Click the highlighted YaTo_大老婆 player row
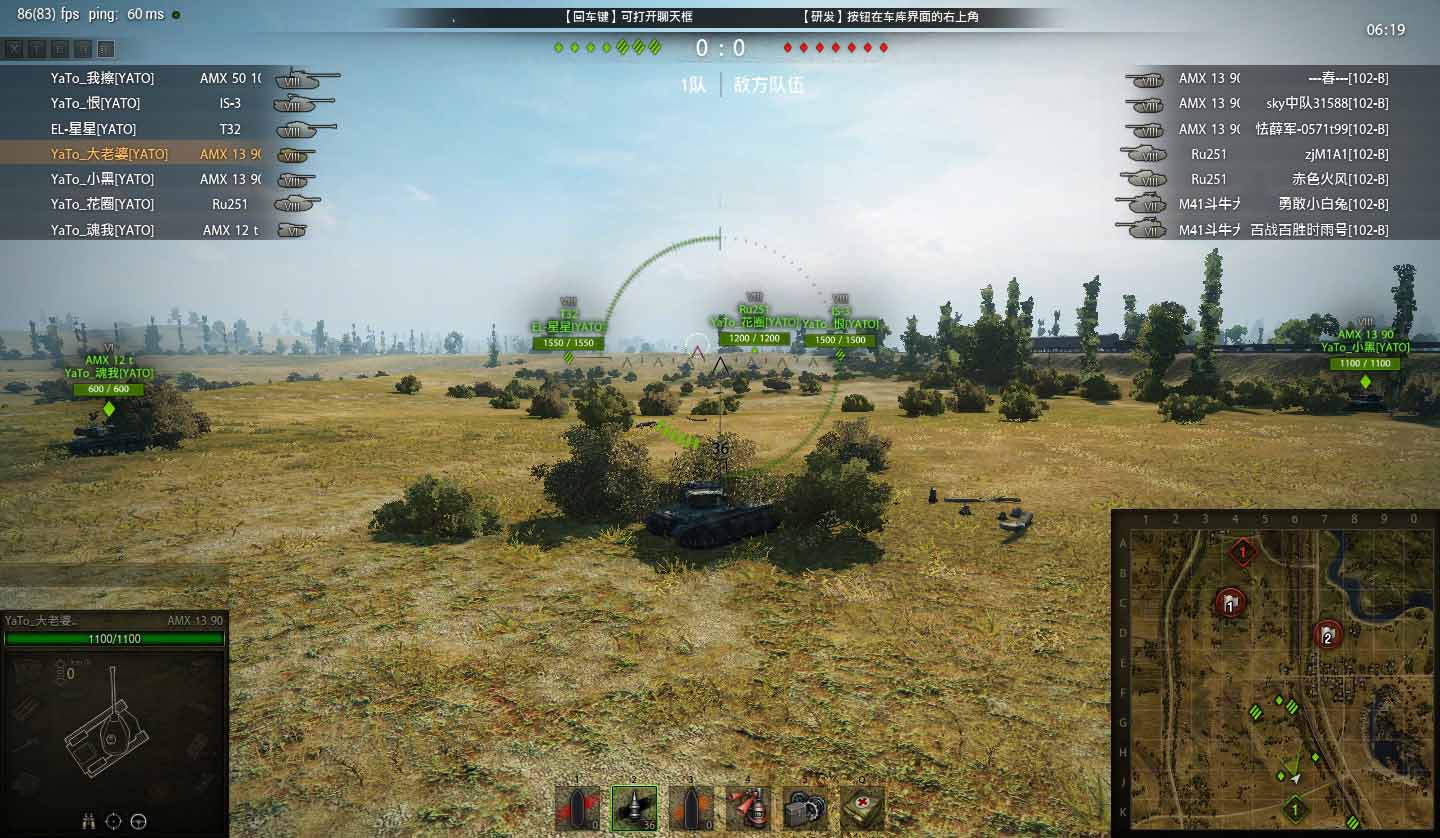The image size is (1440, 838). pyautogui.click(x=109, y=154)
